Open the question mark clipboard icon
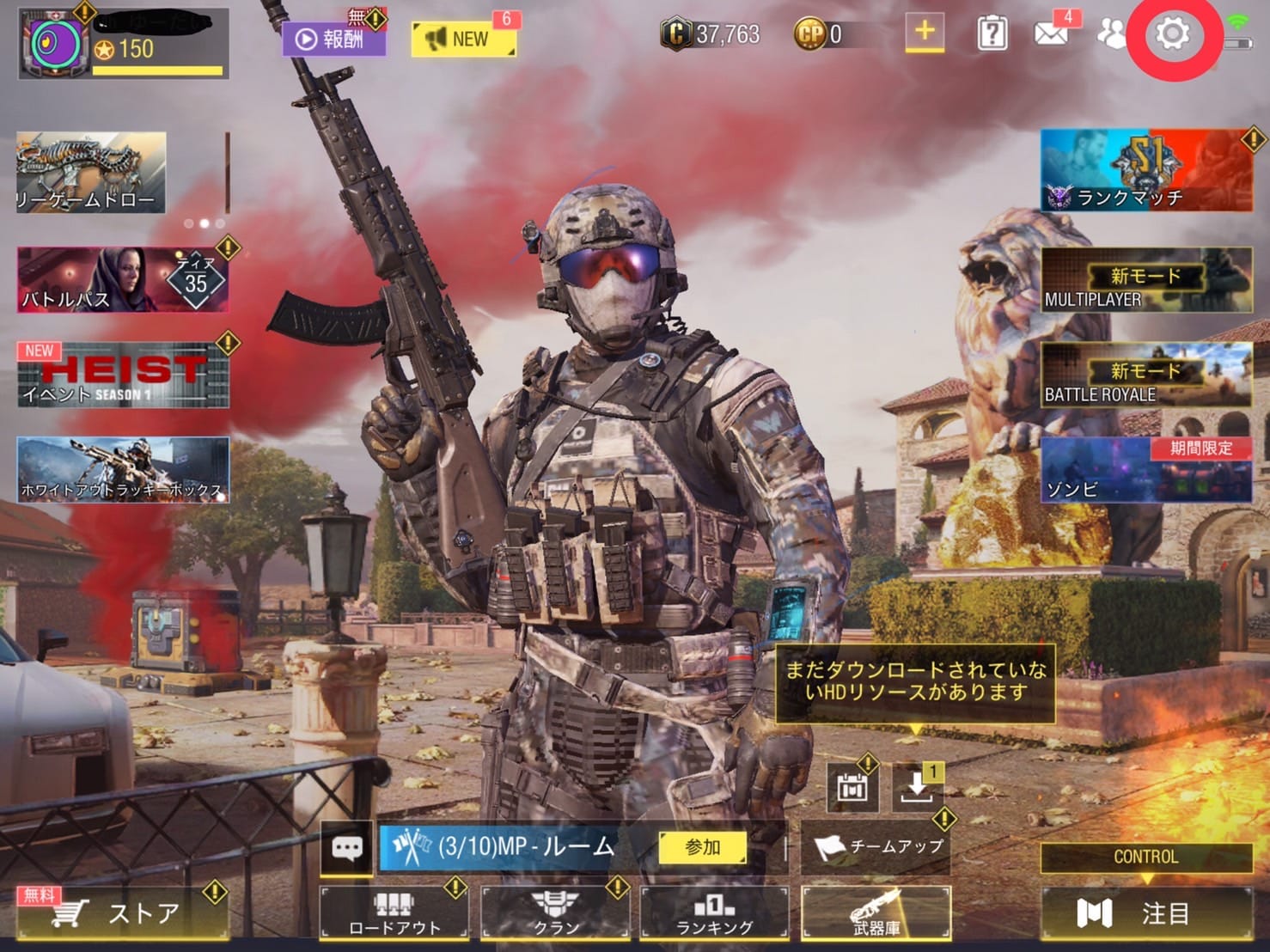Viewport: 1270px width, 952px height. click(x=992, y=34)
